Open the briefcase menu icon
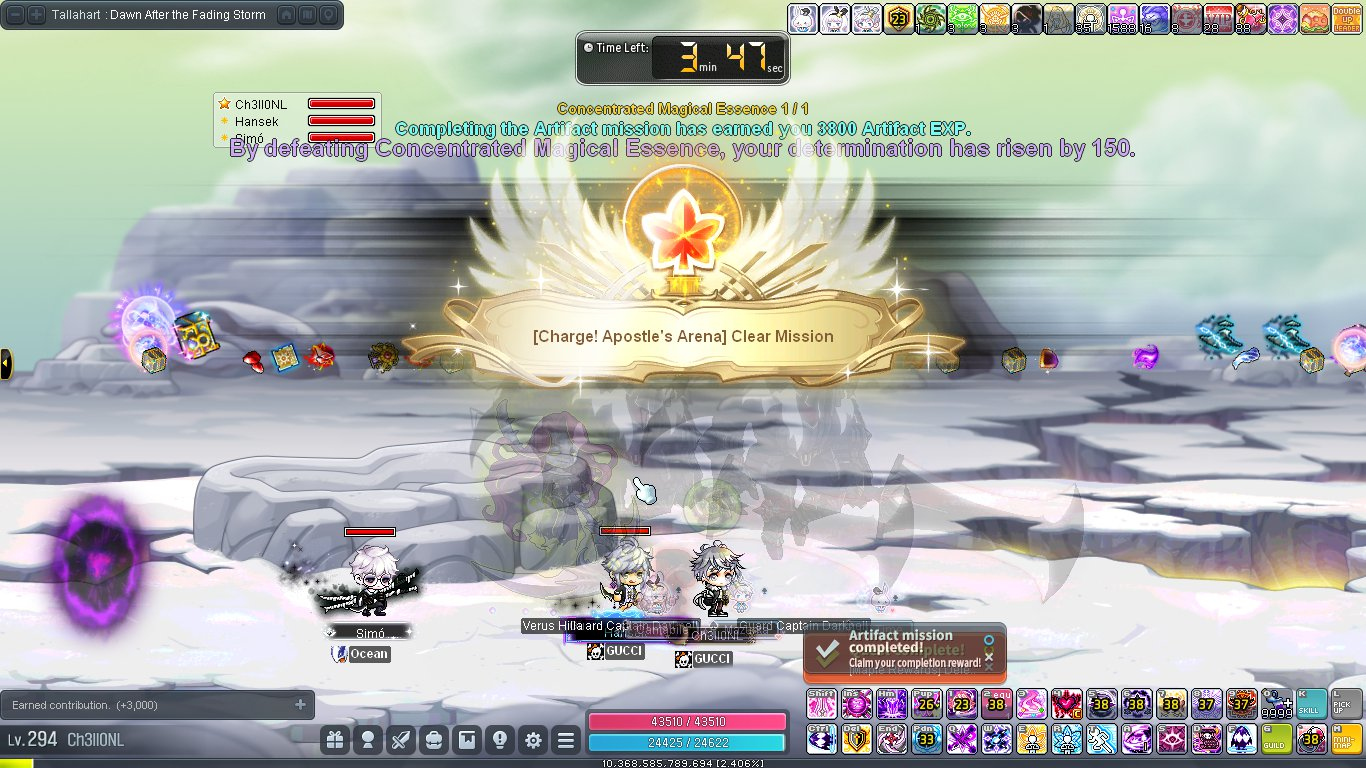Screen dimensions: 1366x768 434,740
